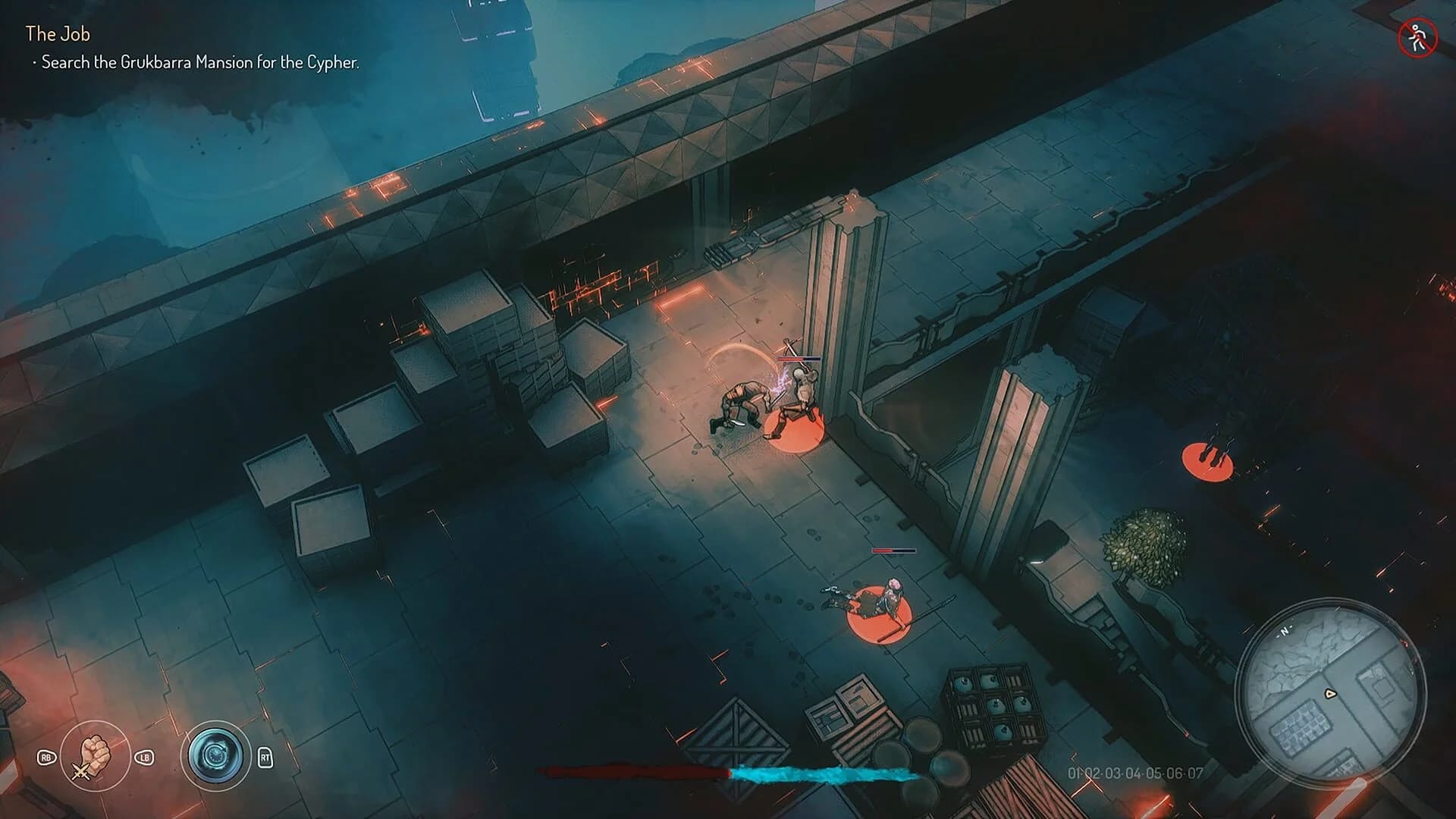Click the RB shoulder button prompt

48,757
